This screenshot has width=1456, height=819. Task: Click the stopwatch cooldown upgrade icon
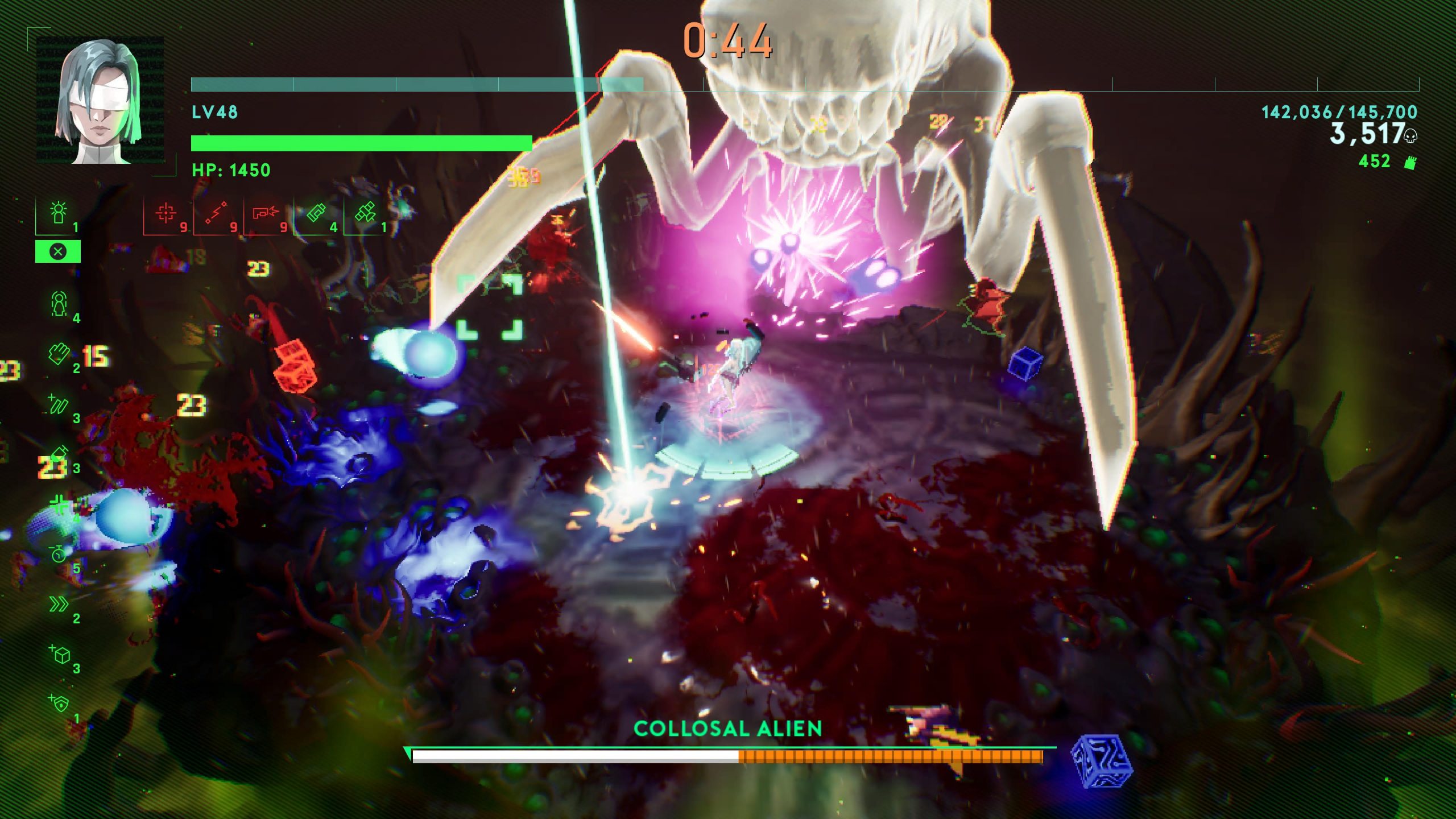[x=59, y=554]
